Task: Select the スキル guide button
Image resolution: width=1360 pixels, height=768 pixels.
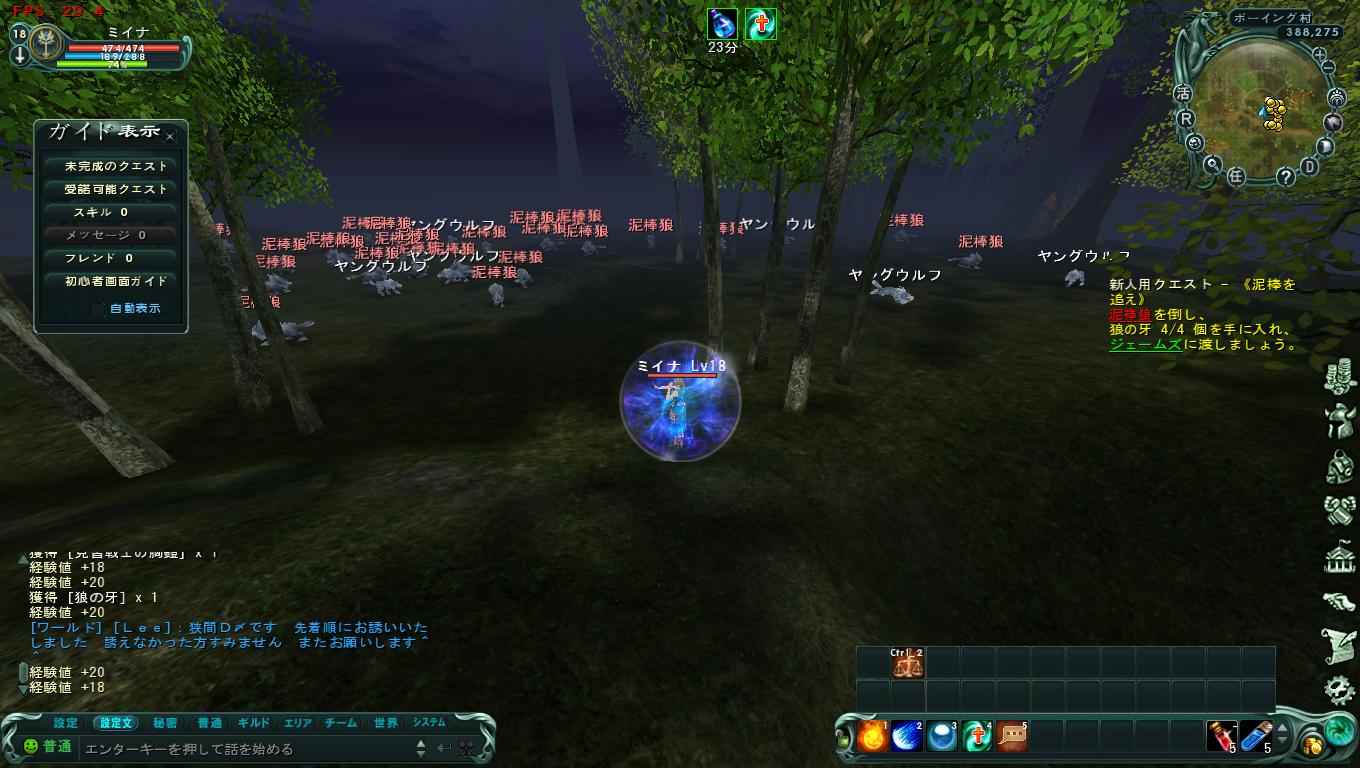Action: pos(110,212)
